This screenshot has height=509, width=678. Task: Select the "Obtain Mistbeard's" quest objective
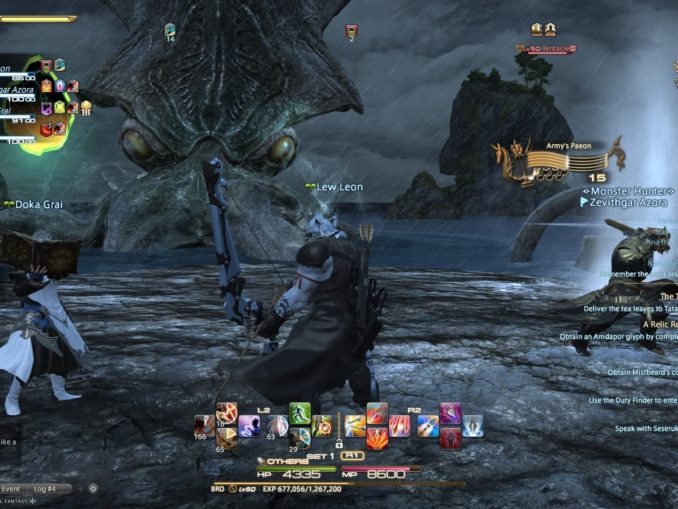tap(642, 372)
